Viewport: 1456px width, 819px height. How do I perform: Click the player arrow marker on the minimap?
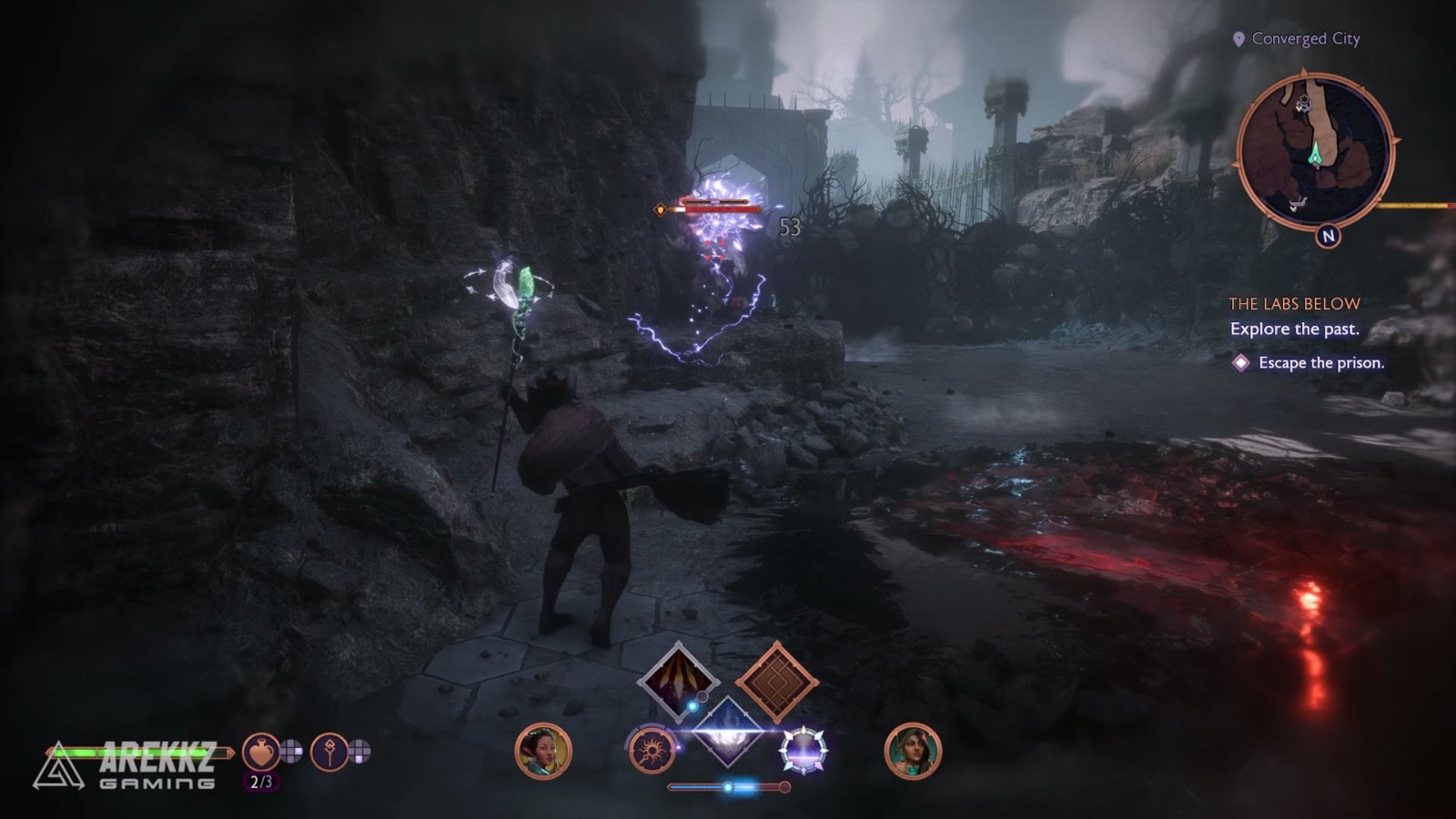(x=1316, y=156)
